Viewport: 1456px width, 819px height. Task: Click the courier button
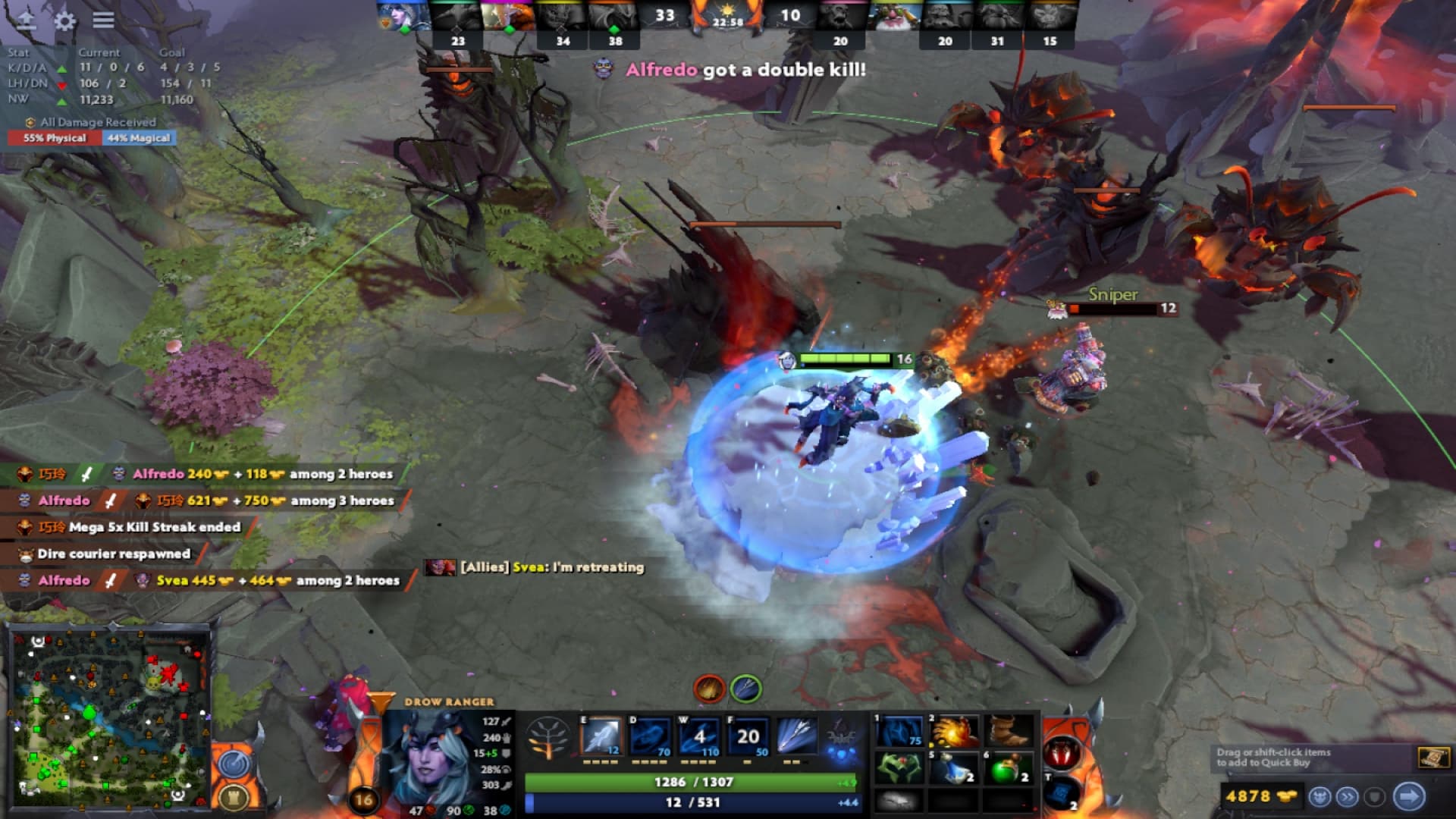(x=1319, y=797)
